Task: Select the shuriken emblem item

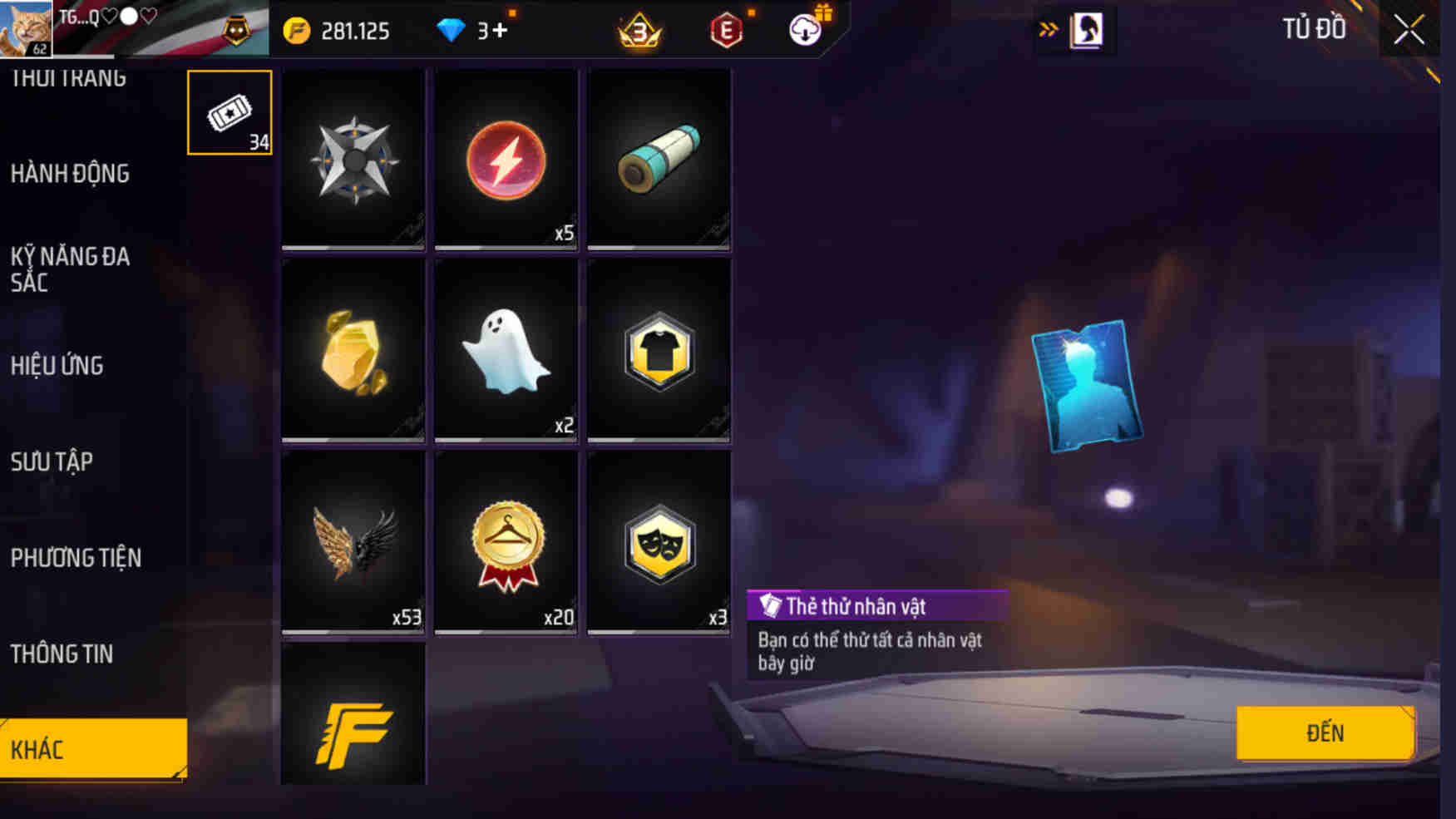Action: 353,160
